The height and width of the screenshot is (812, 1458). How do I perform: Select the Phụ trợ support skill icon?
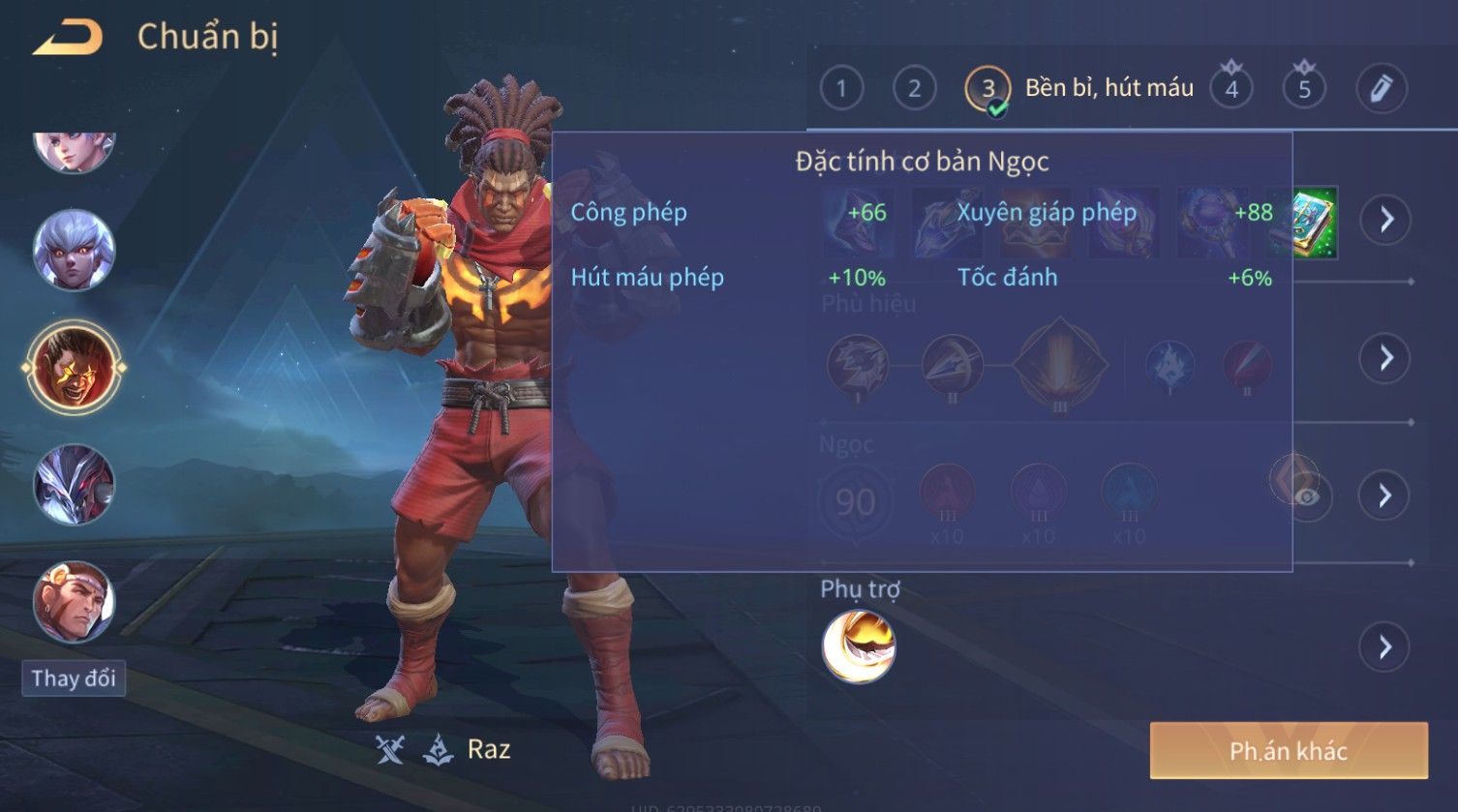click(859, 647)
